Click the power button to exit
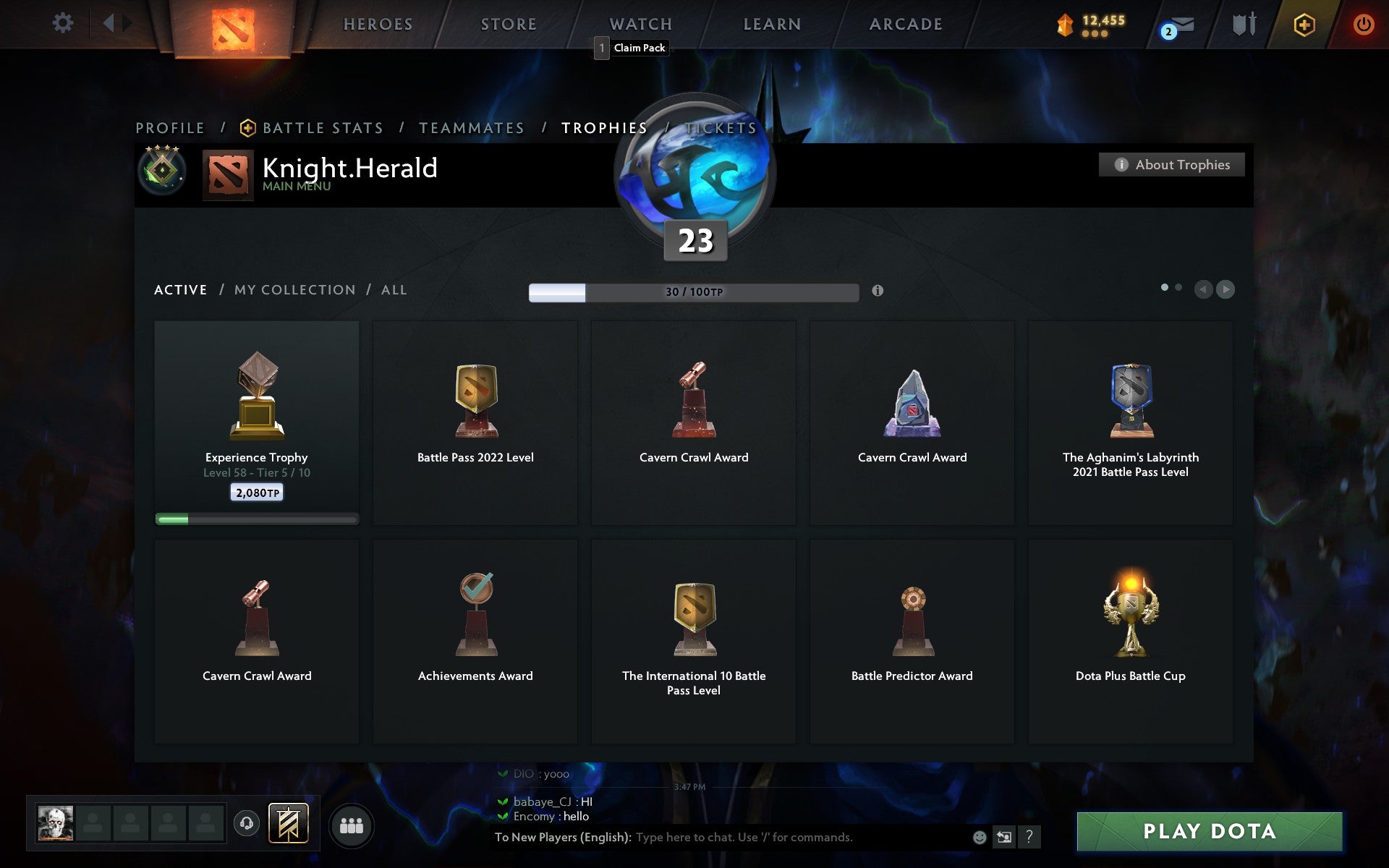1389x868 pixels. click(1363, 24)
